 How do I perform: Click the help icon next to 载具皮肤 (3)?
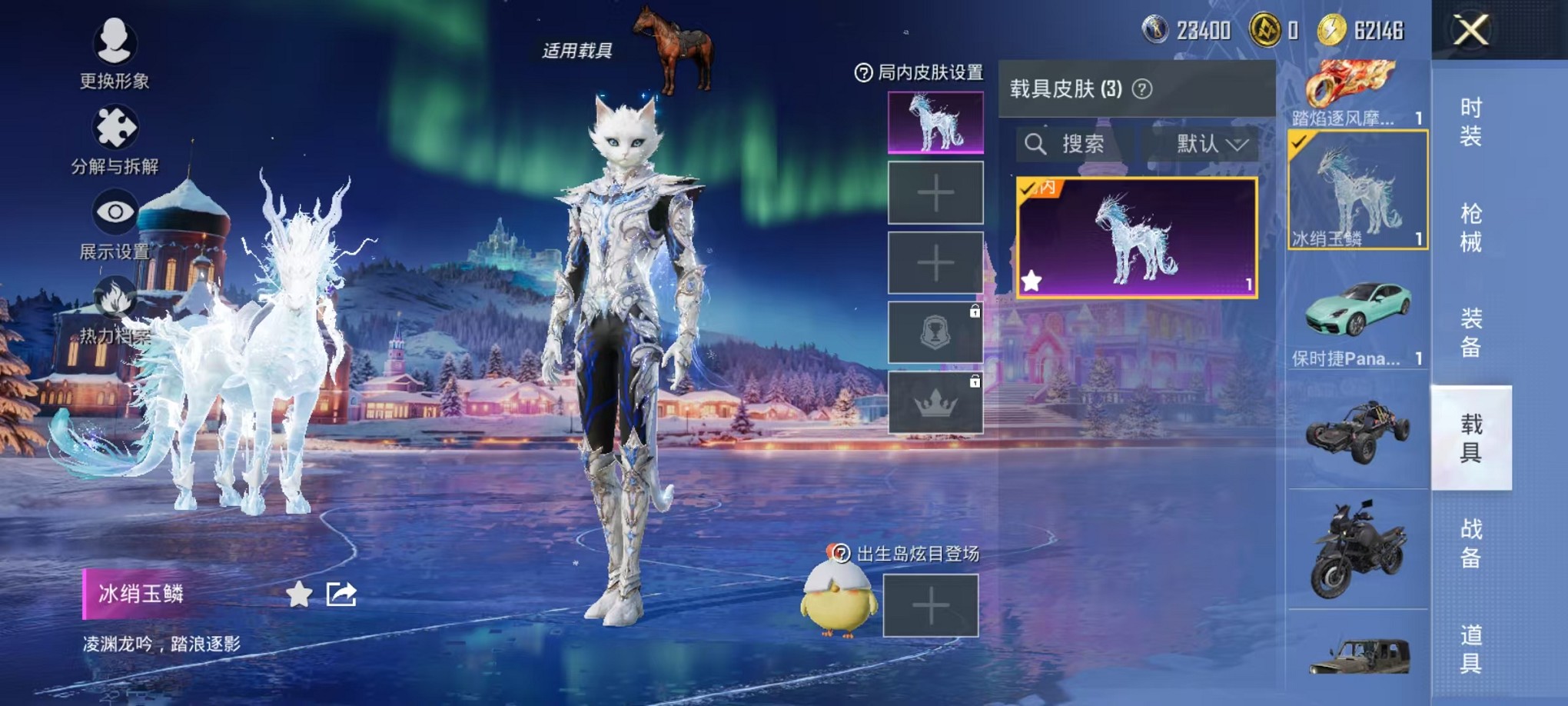(1141, 88)
